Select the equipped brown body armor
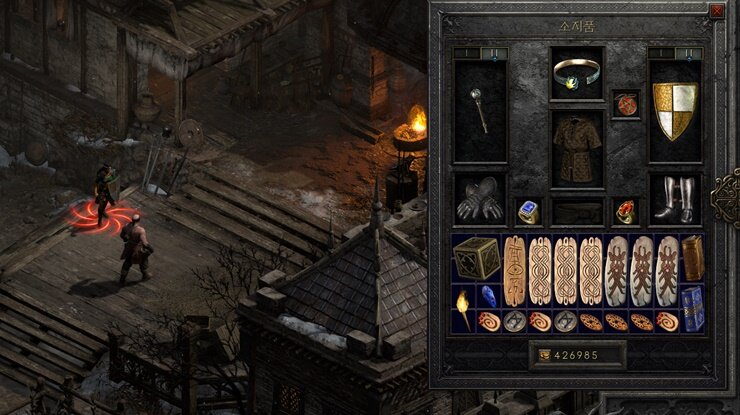740x415 pixels. (x=577, y=147)
